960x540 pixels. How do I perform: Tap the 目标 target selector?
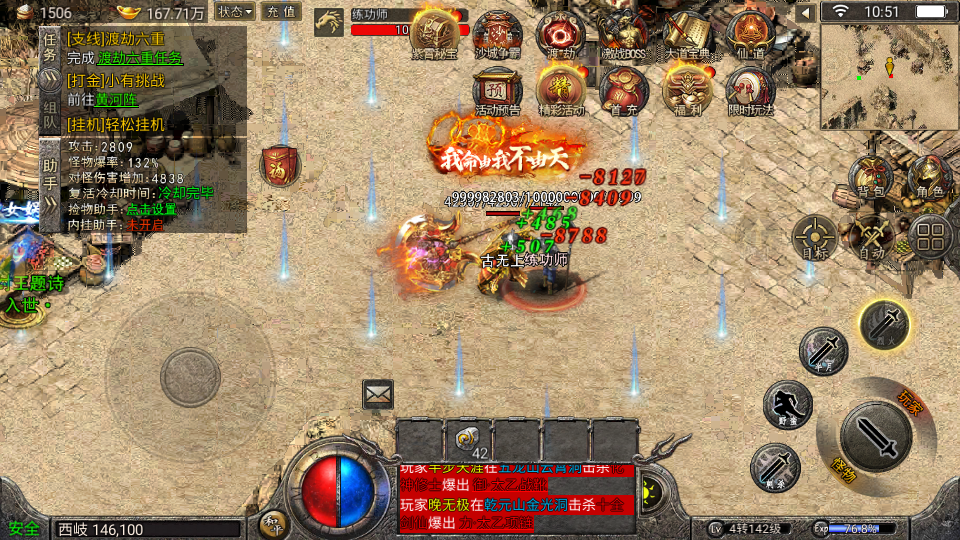tap(814, 237)
